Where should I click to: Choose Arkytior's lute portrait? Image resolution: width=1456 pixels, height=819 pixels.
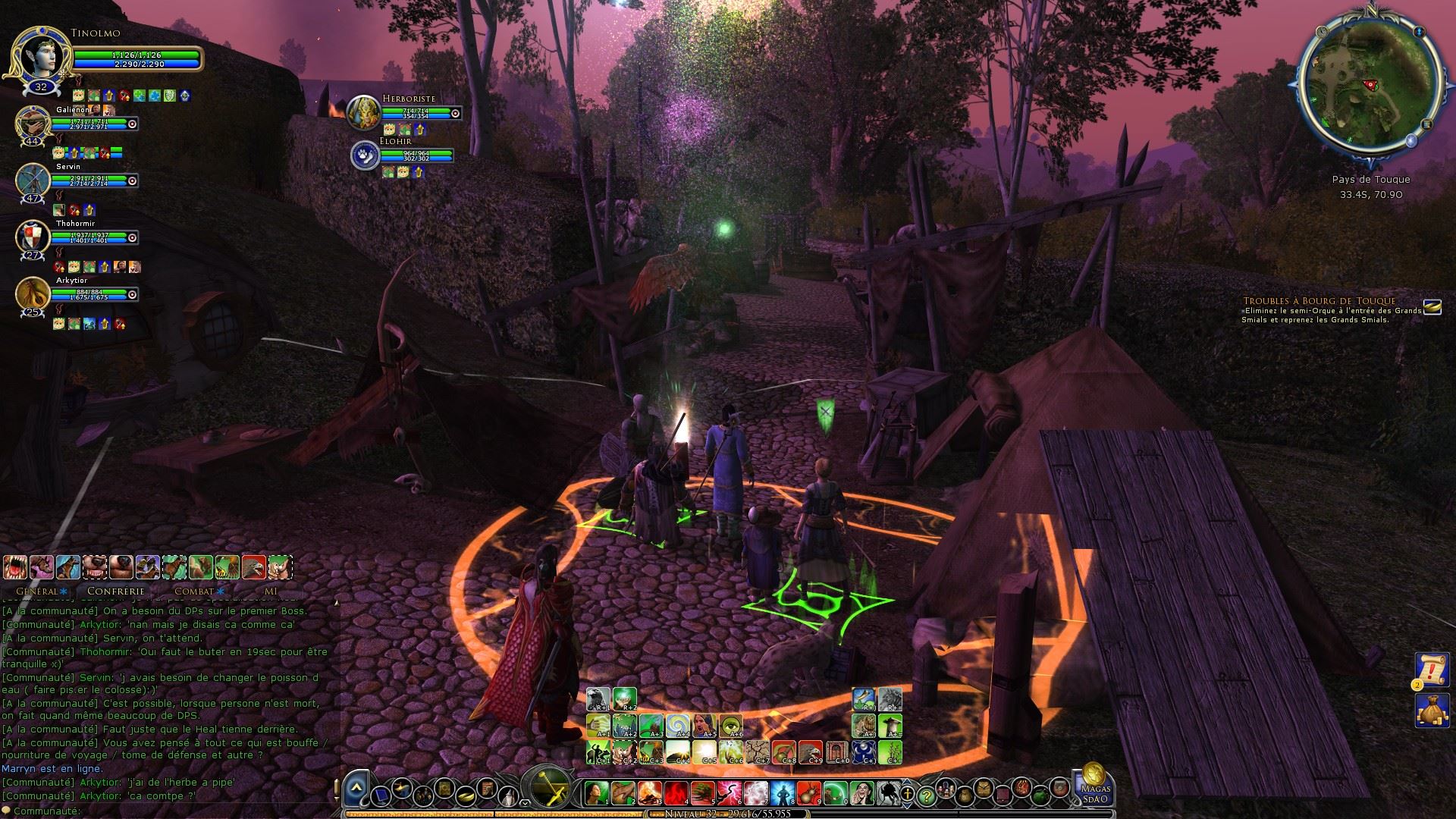coord(33,294)
